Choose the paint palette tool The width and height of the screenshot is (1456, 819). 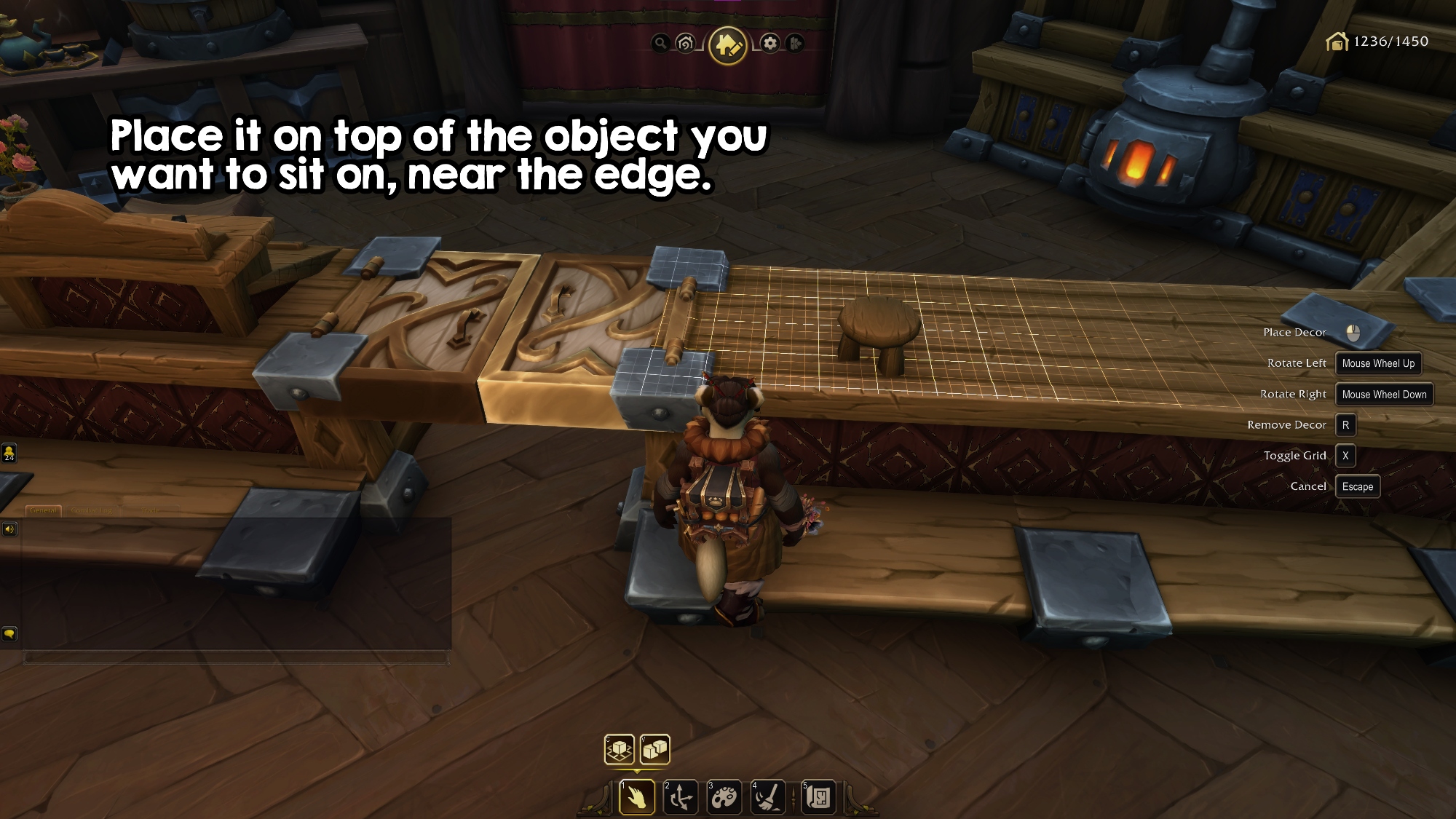pyautogui.click(x=724, y=798)
